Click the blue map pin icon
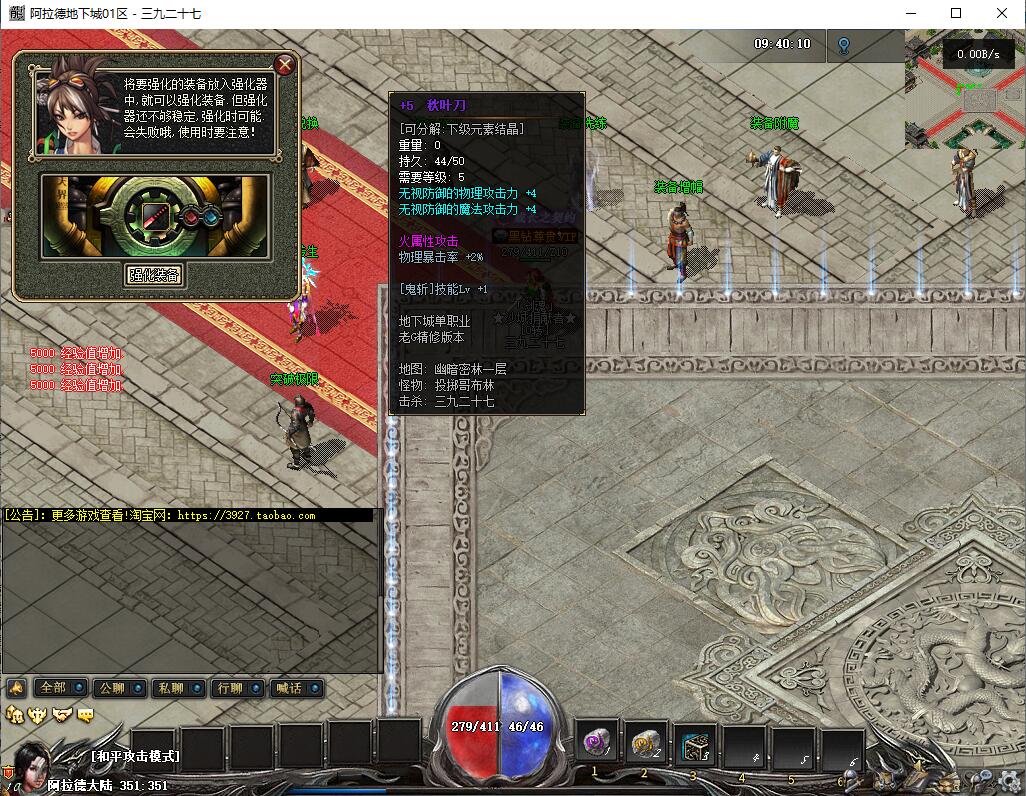Screen dimensions: 1026x796 (x=844, y=45)
